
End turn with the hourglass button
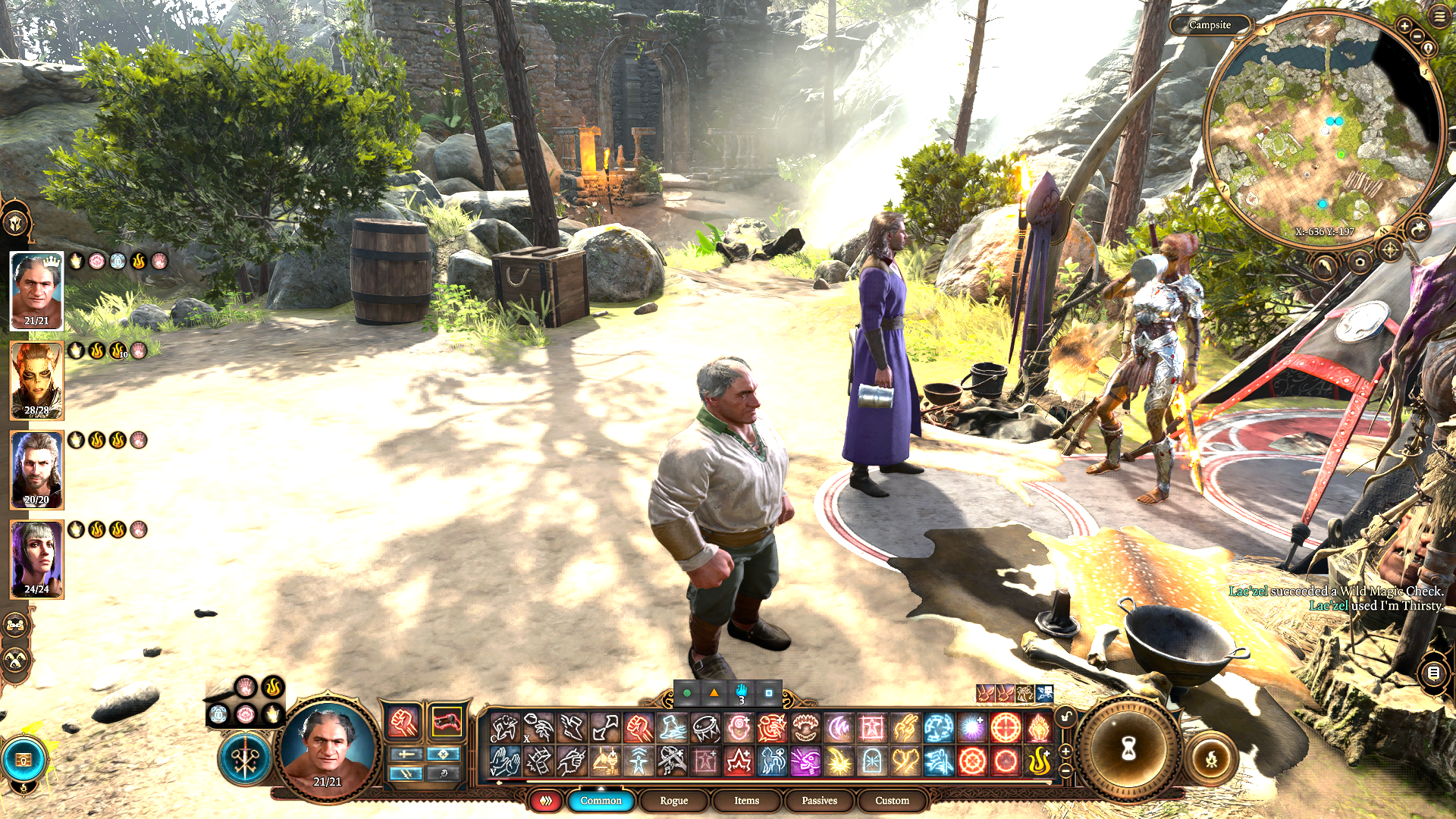tap(1128, 749)
